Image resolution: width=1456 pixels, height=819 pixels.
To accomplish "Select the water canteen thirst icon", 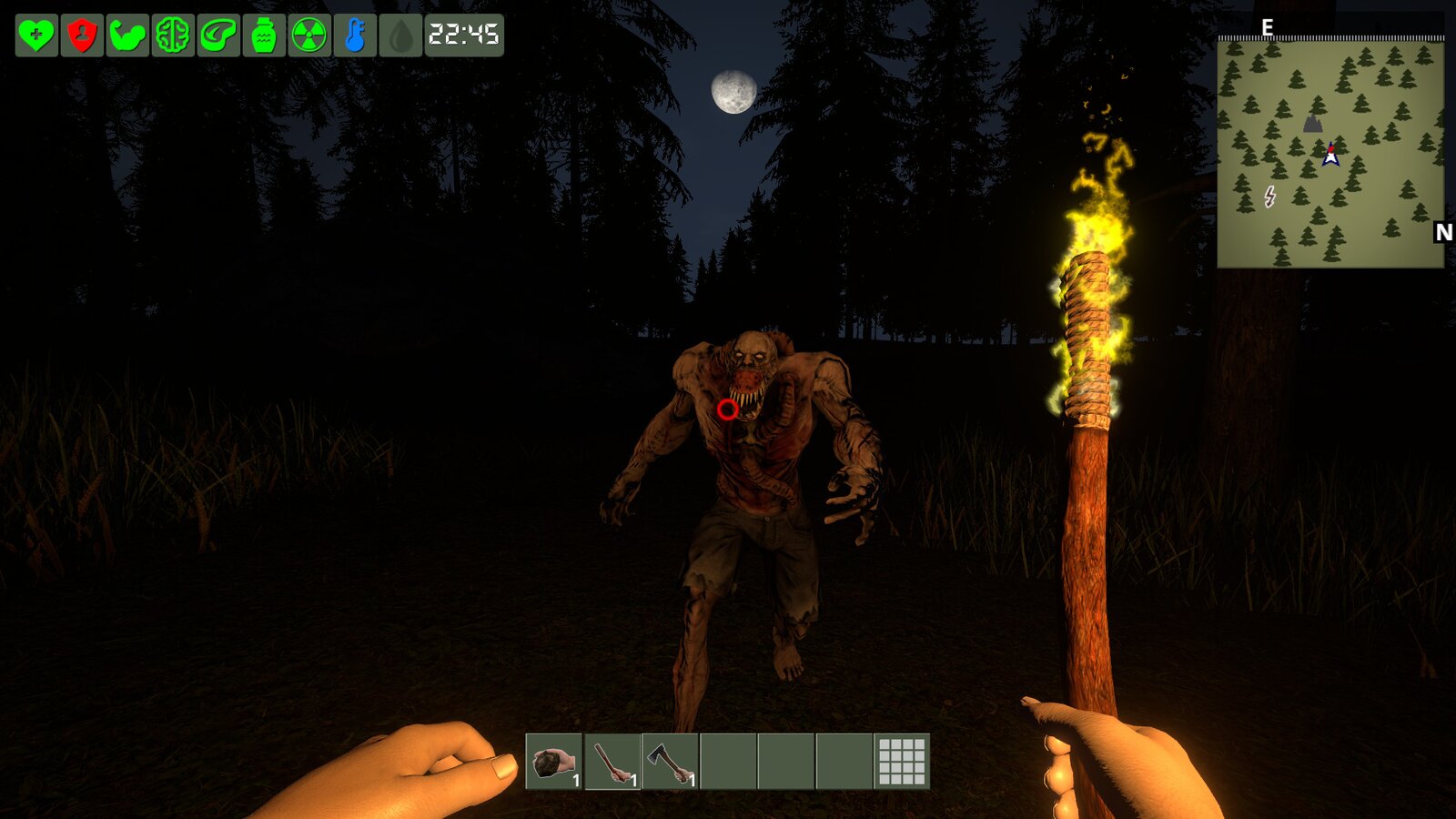I will [264, 35].
